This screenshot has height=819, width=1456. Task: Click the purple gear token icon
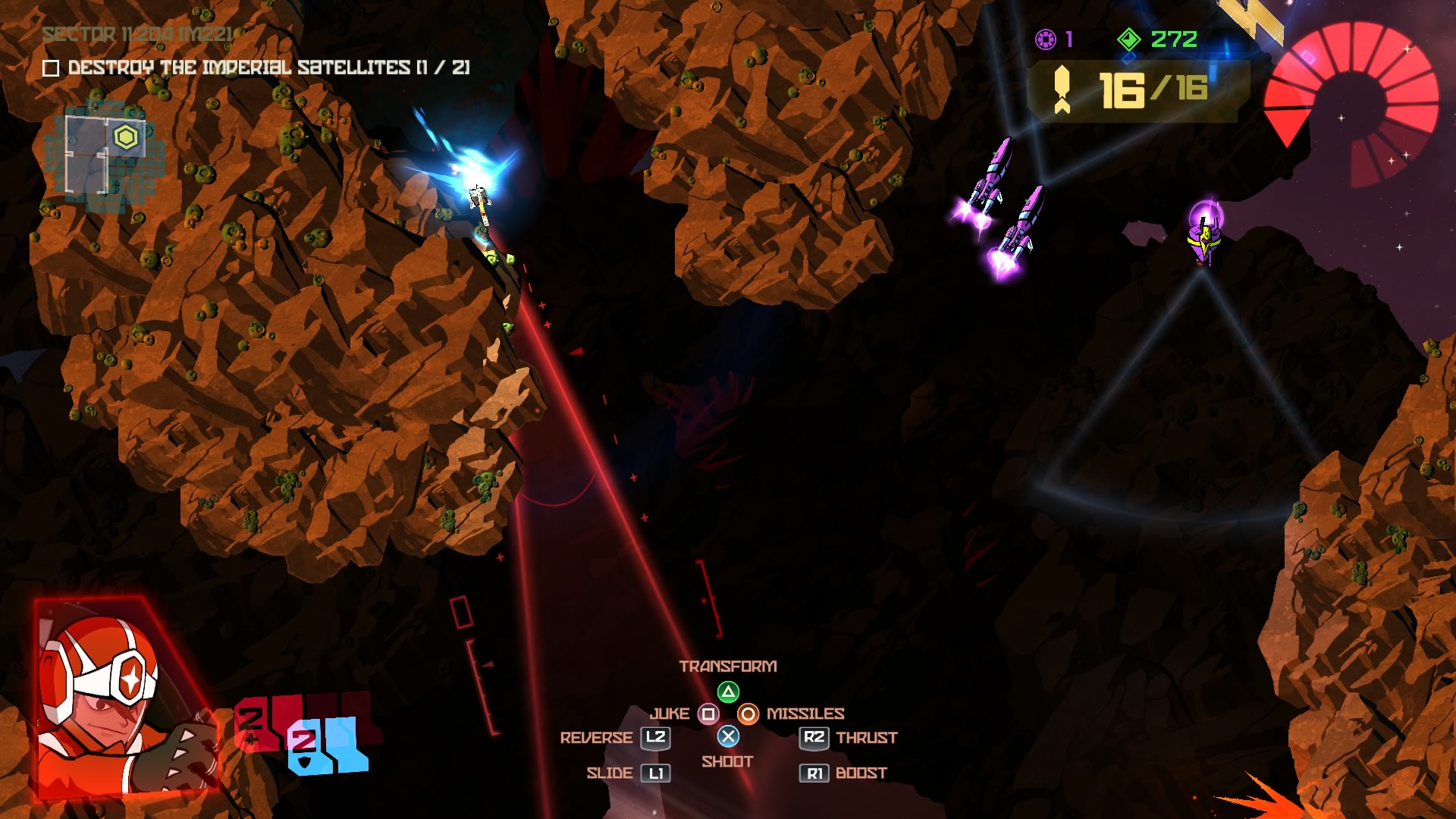pos(1045,39)
